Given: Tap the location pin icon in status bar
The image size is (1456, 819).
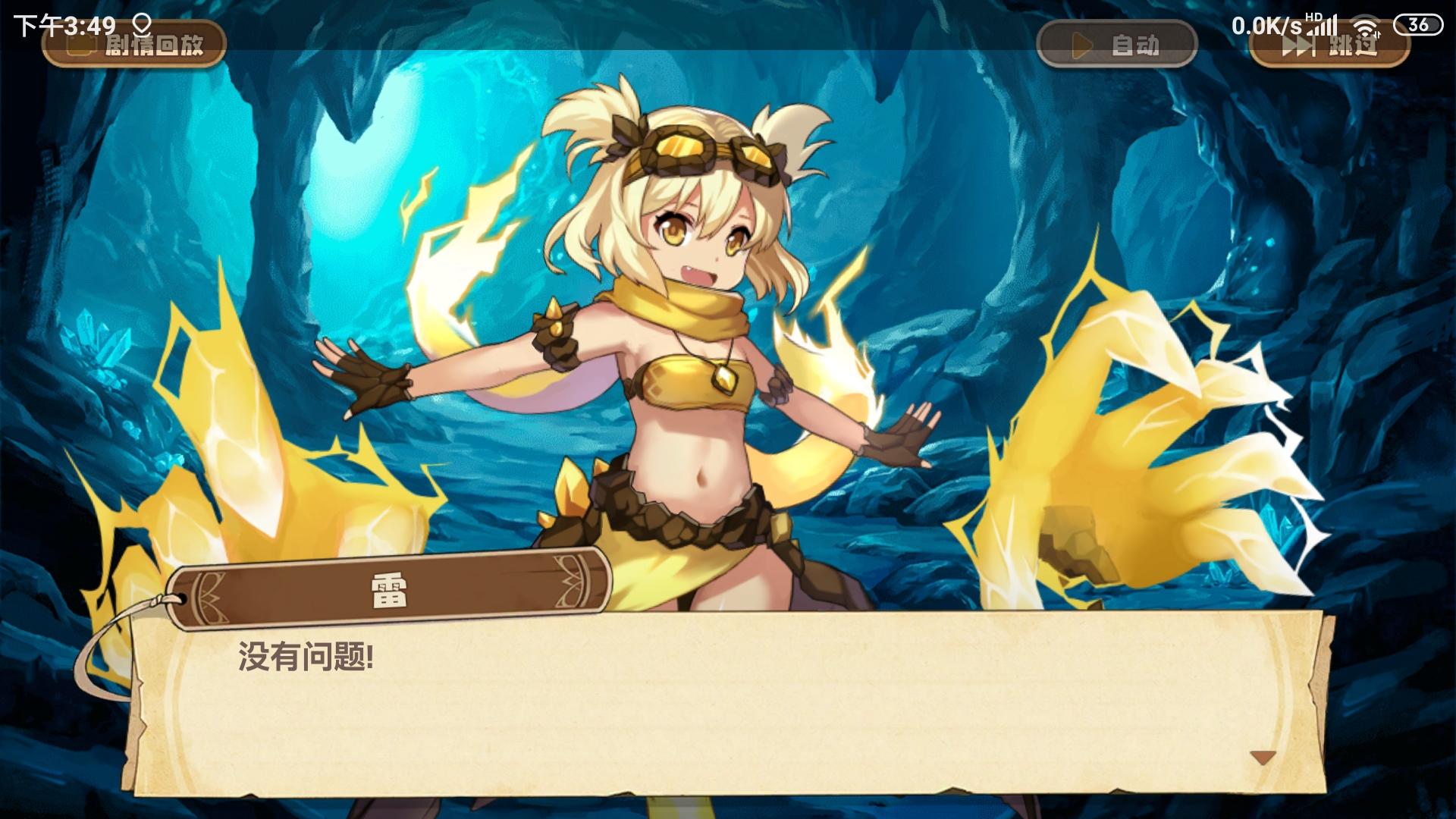Looking at the screenshot, I should [141, 26].
